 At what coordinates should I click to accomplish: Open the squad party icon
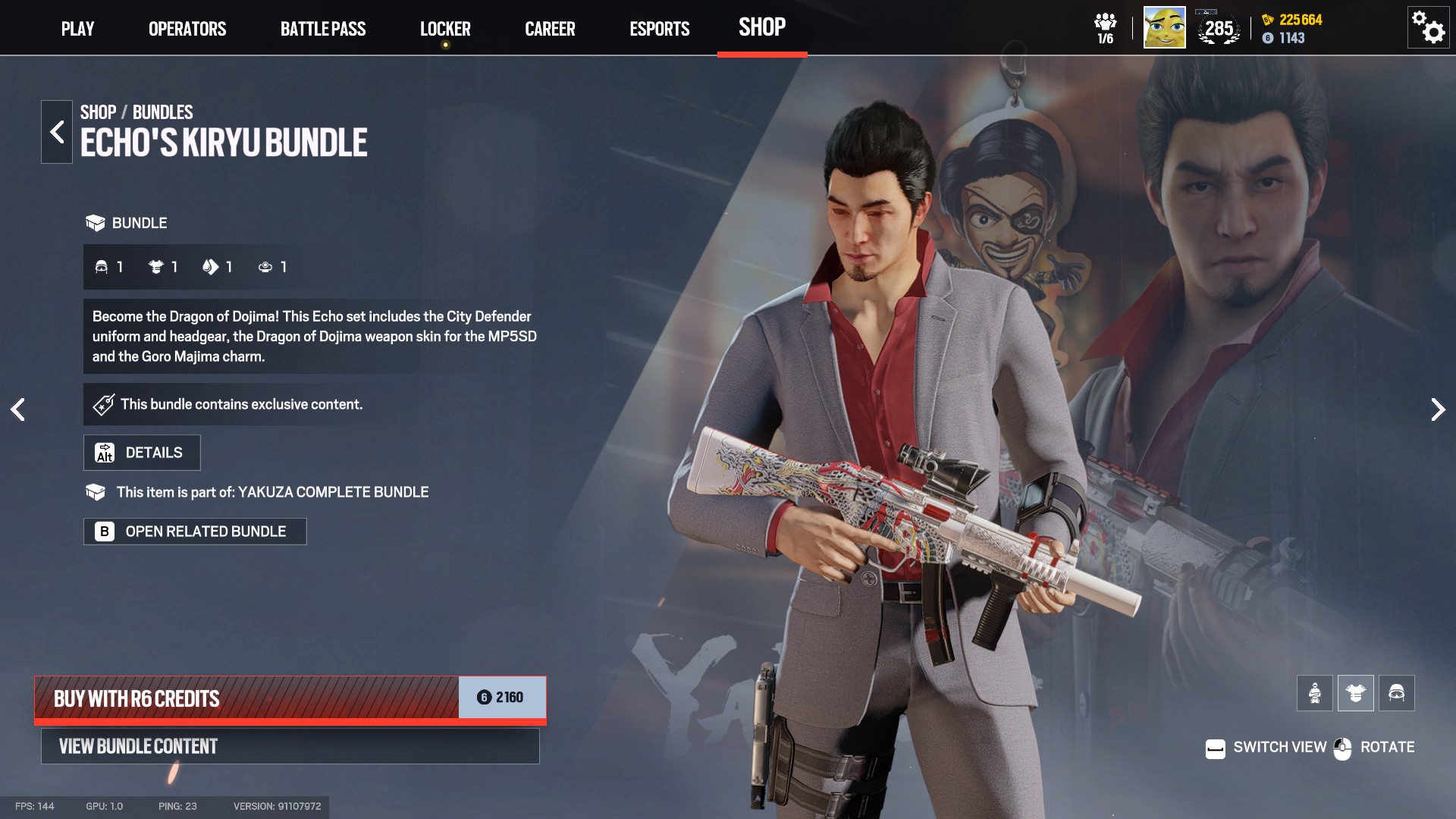1105,28
